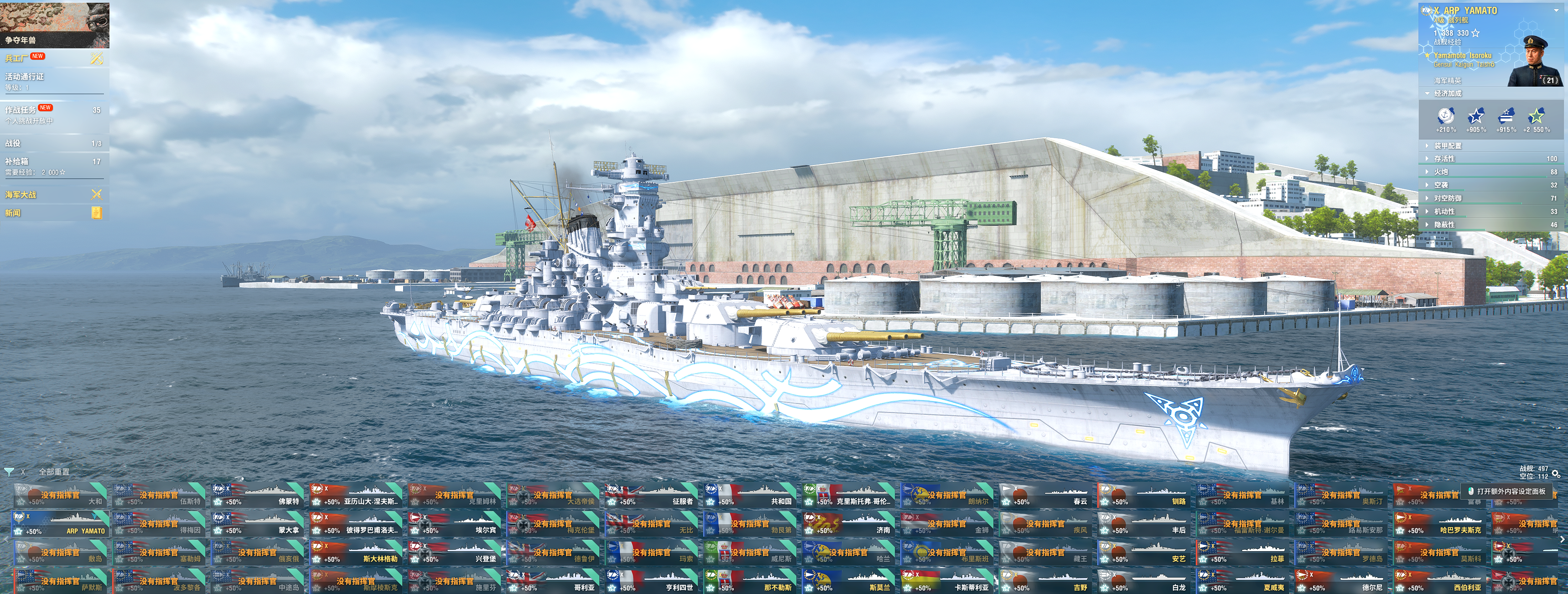Collapse the 经济加成 economic bonuses section
The image size is (1568, 594).
coord(1448,94)
